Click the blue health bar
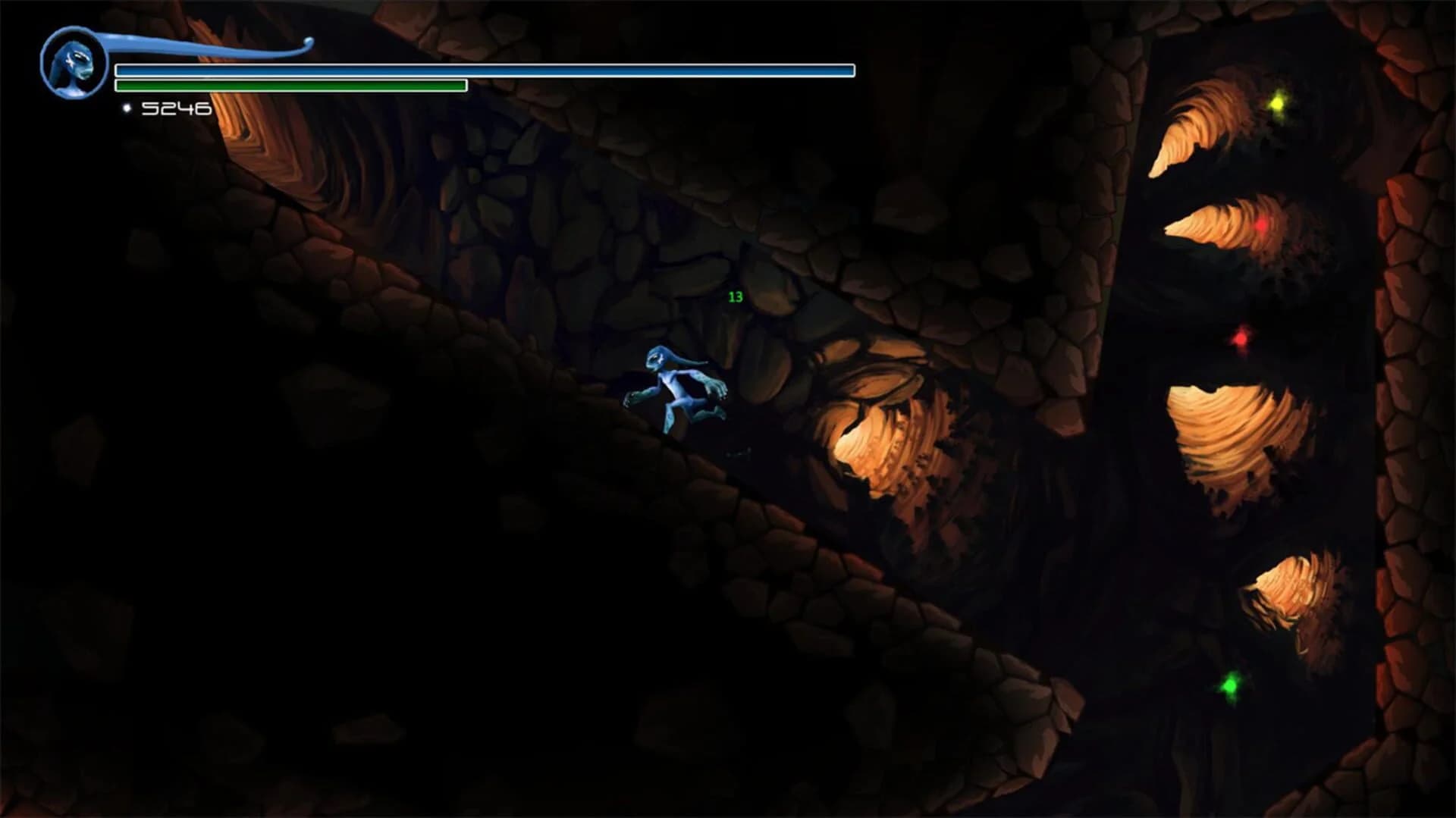 485,71
